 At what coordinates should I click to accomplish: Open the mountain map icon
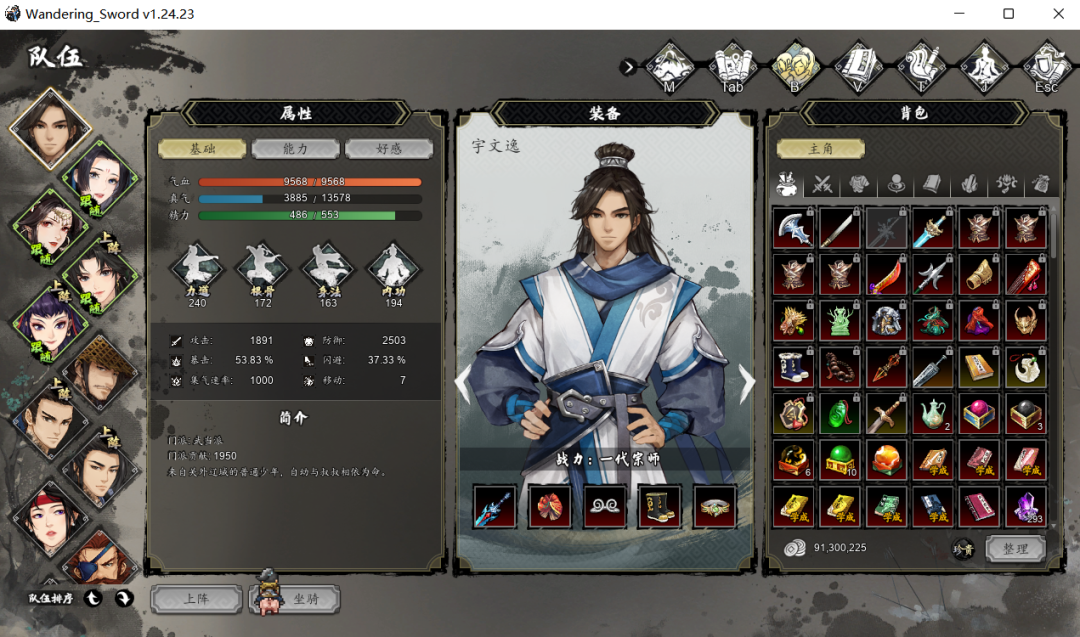[x=669, y=65]
